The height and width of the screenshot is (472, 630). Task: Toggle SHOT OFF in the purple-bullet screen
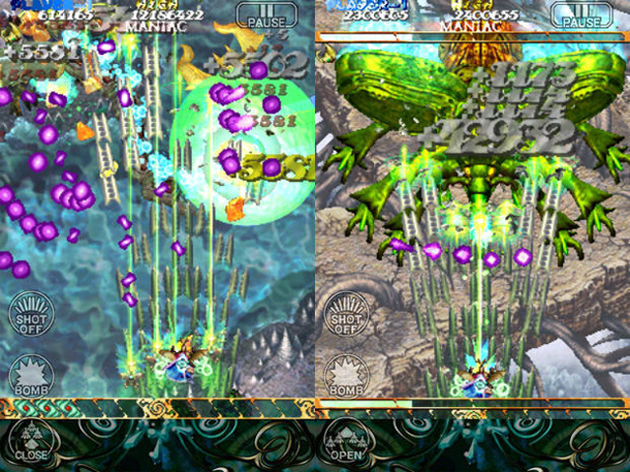click(x=32, y=313)
